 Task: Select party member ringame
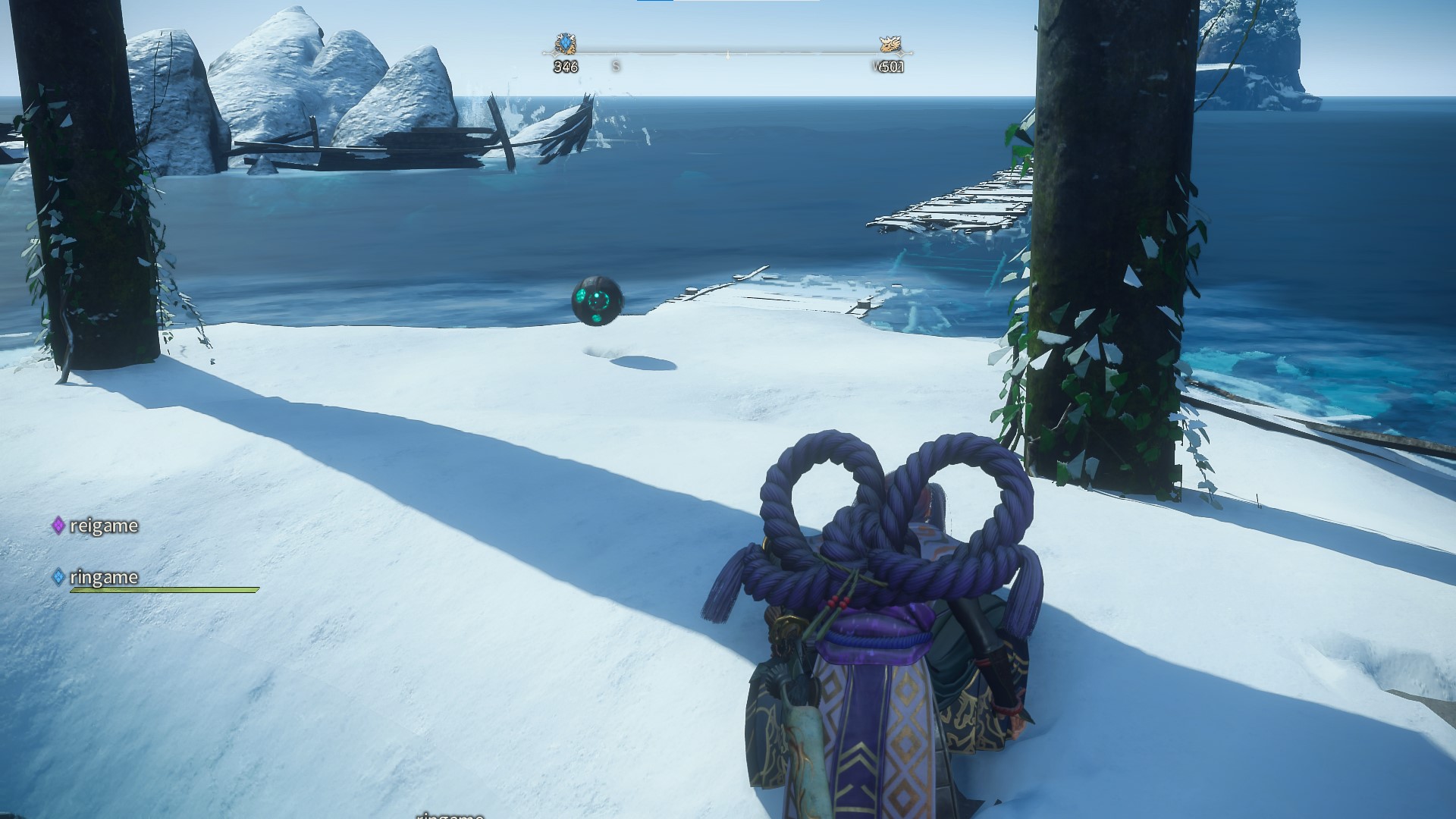[103, 577]
